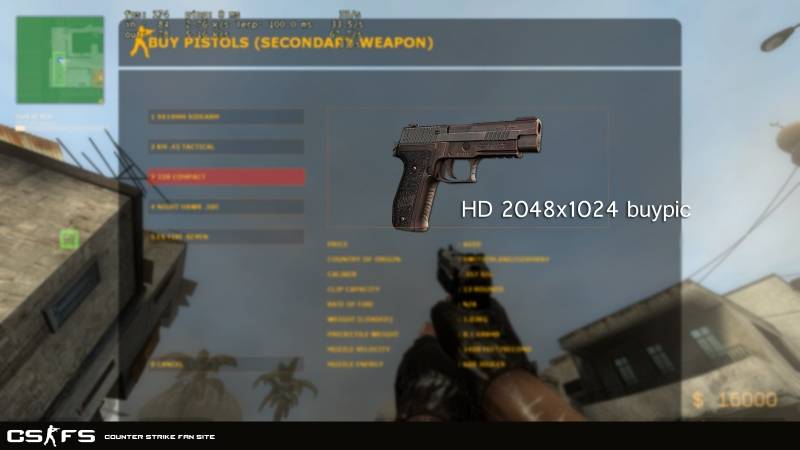The image size is (800, 450).
Task: Buy the highlighted 228 Compact pistol
Action: [225, 176]
